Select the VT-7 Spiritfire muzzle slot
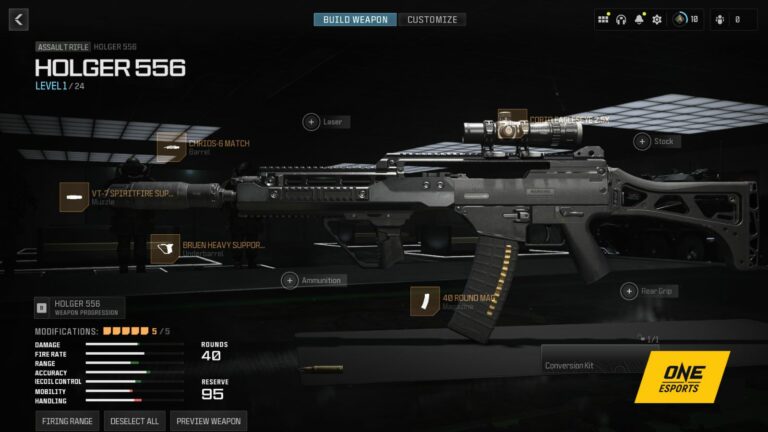 tap(74, 197)
